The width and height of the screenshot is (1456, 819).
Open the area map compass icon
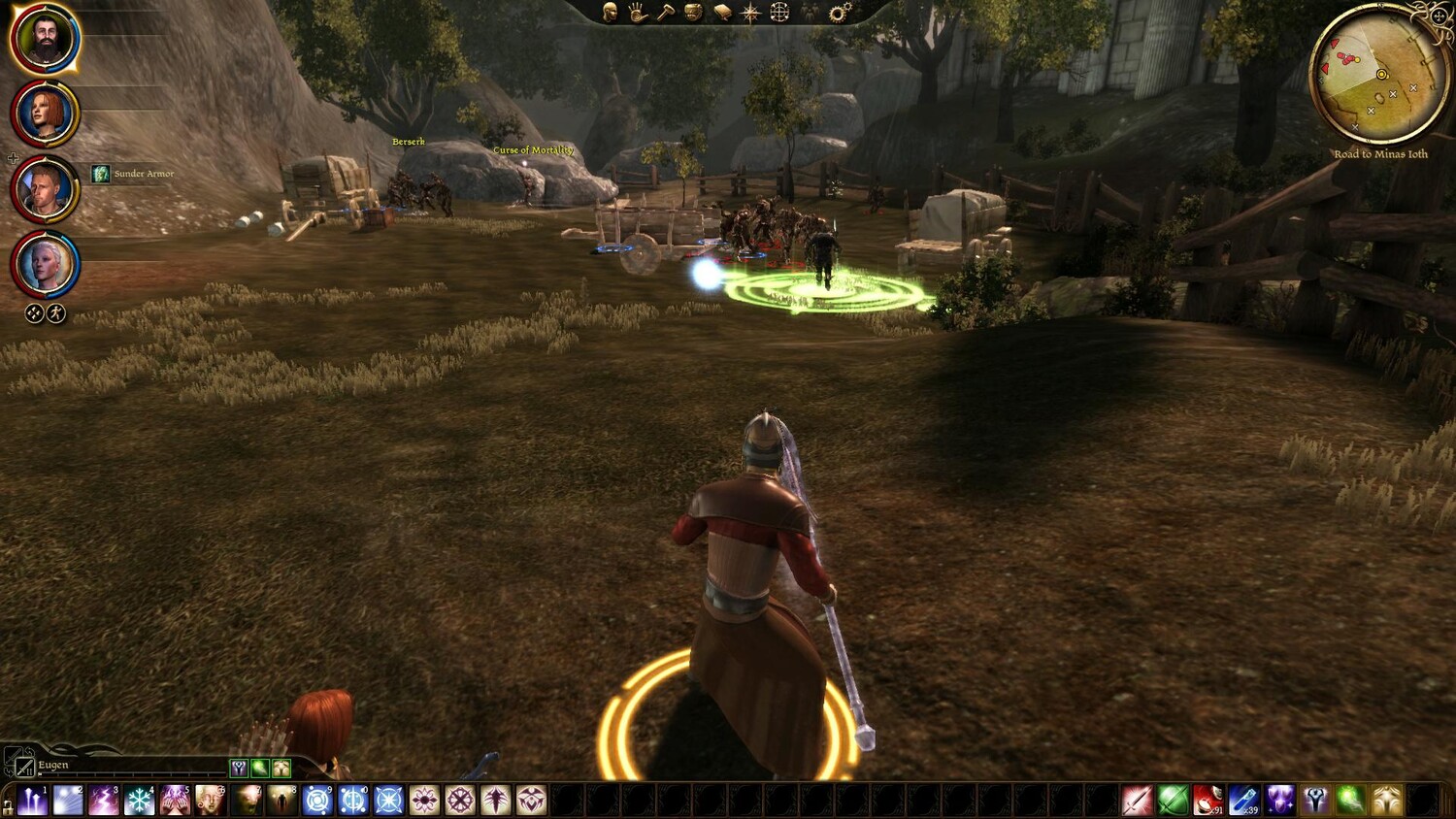[x=750, y=13]
